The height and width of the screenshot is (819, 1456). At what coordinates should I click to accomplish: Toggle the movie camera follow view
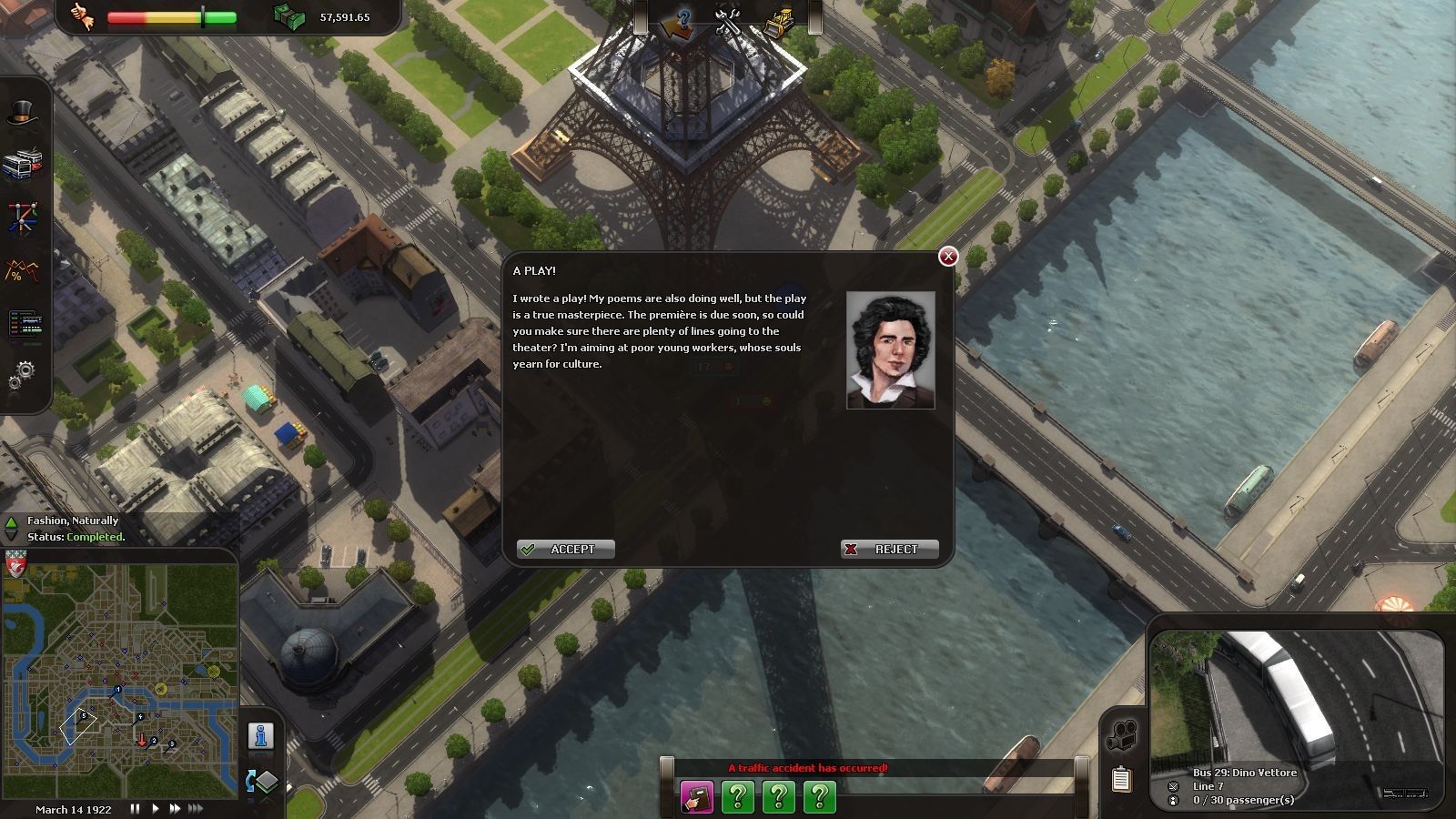click(1122, 735)
